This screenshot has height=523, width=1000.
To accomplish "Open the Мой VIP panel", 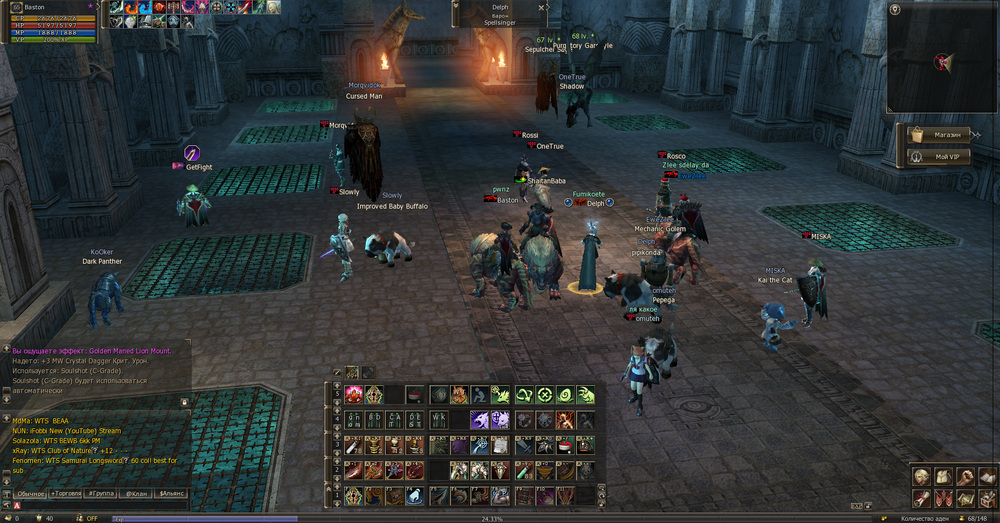I will (939, 157).
